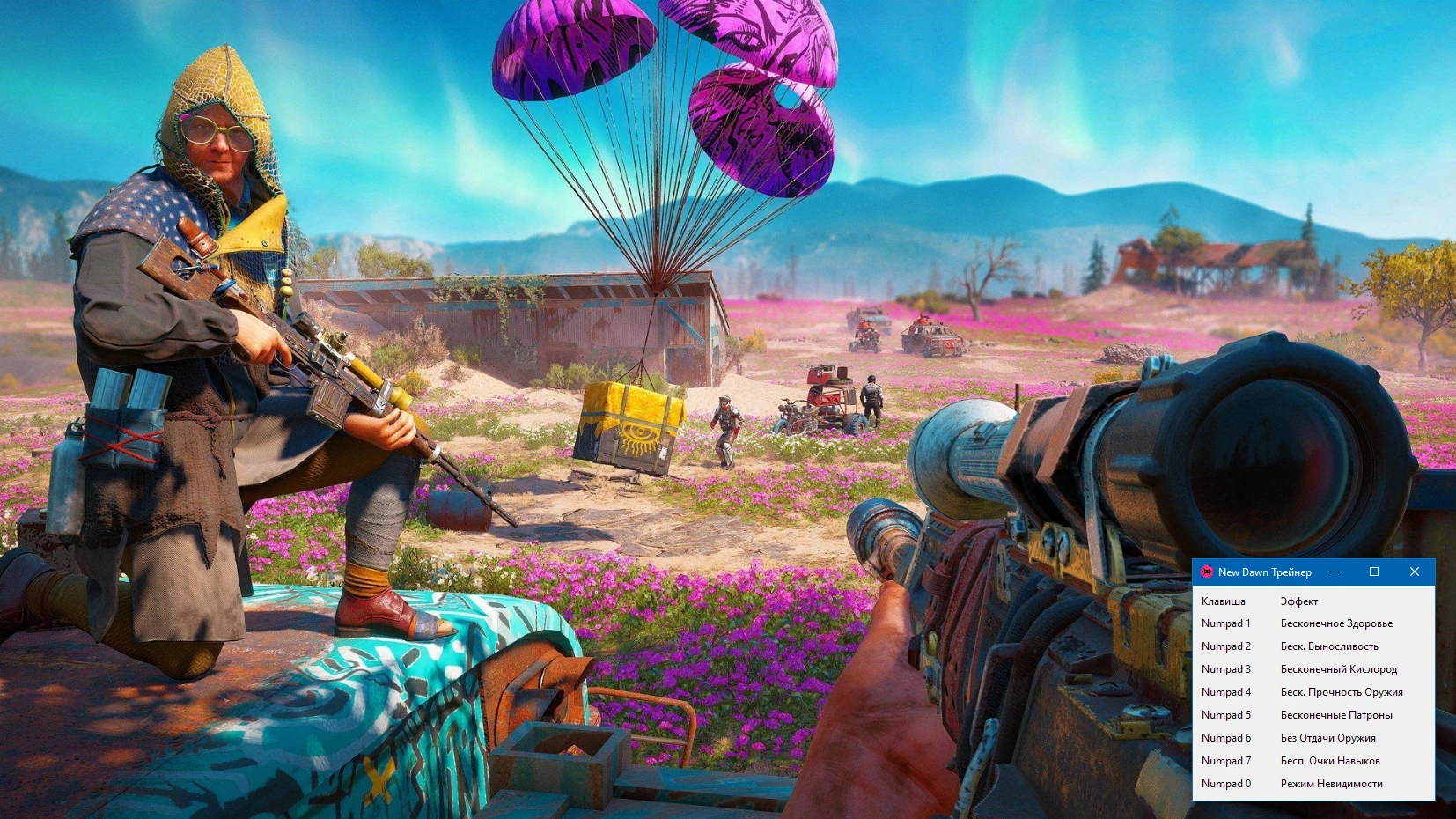Select the Беск. Прочность Оружия effect
The image size is (1456, 819).
1342,691
